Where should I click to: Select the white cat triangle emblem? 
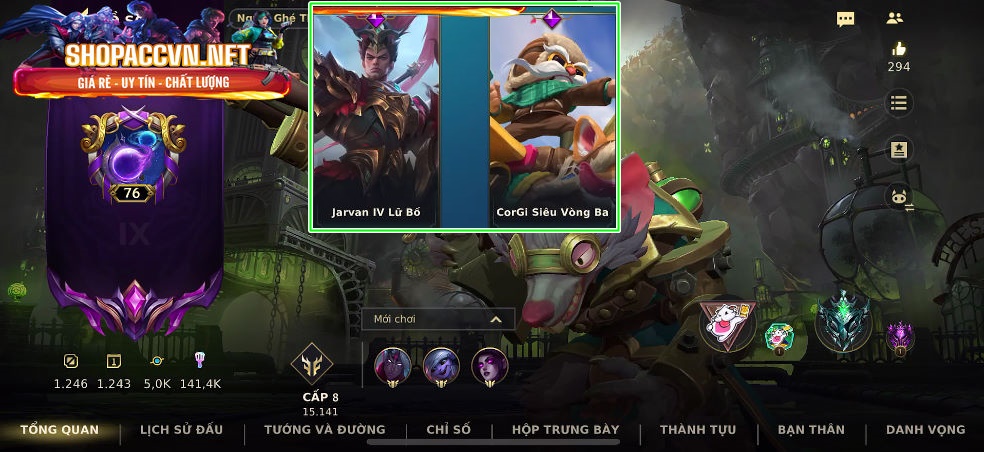click(x=727, y=324)
